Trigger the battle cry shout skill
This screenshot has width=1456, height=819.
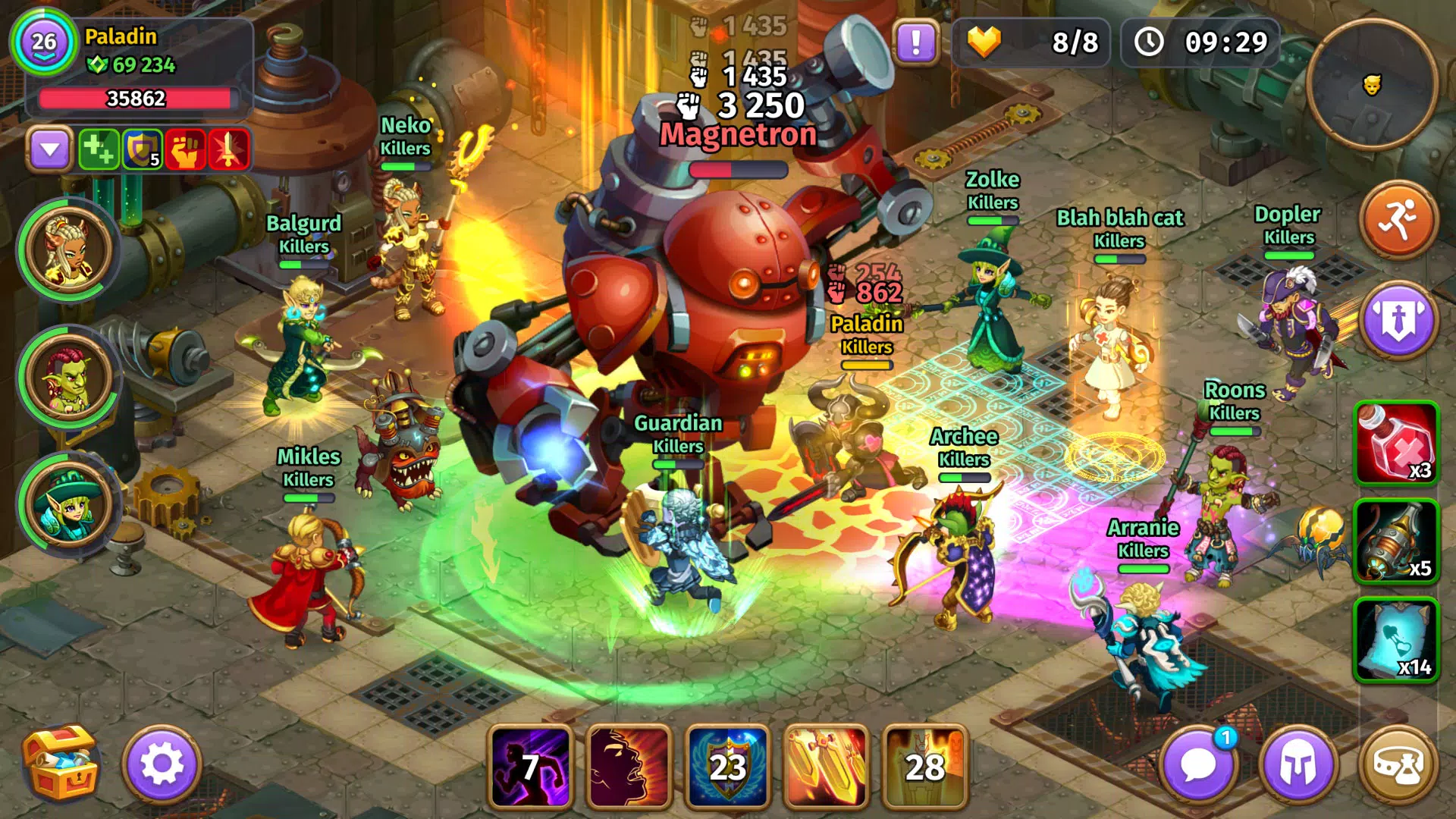click(629, 767)
